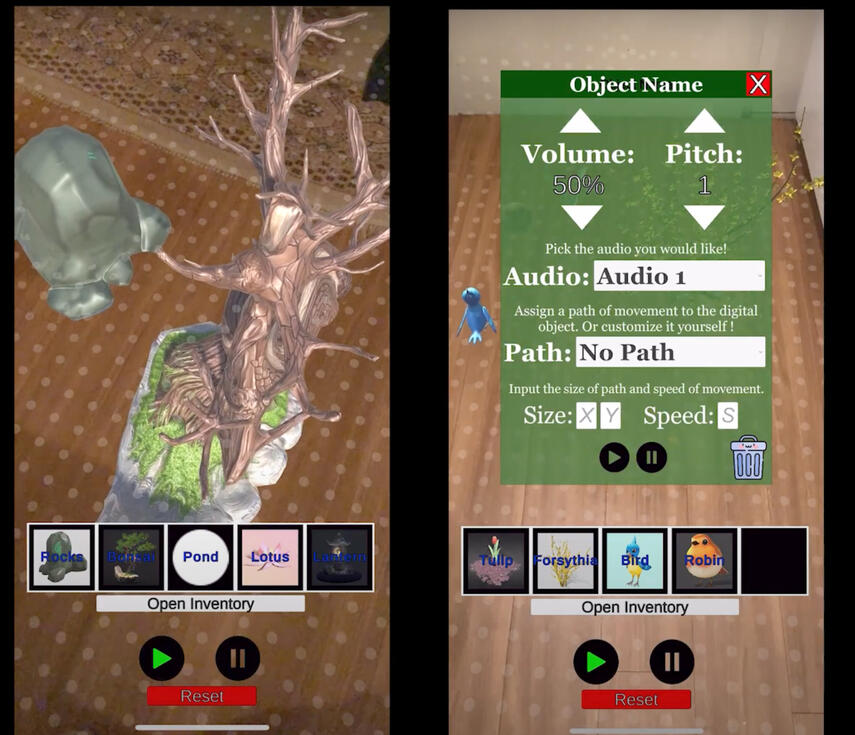Hit the pause button inside the Object Name panel

click(x=651, y=458)
